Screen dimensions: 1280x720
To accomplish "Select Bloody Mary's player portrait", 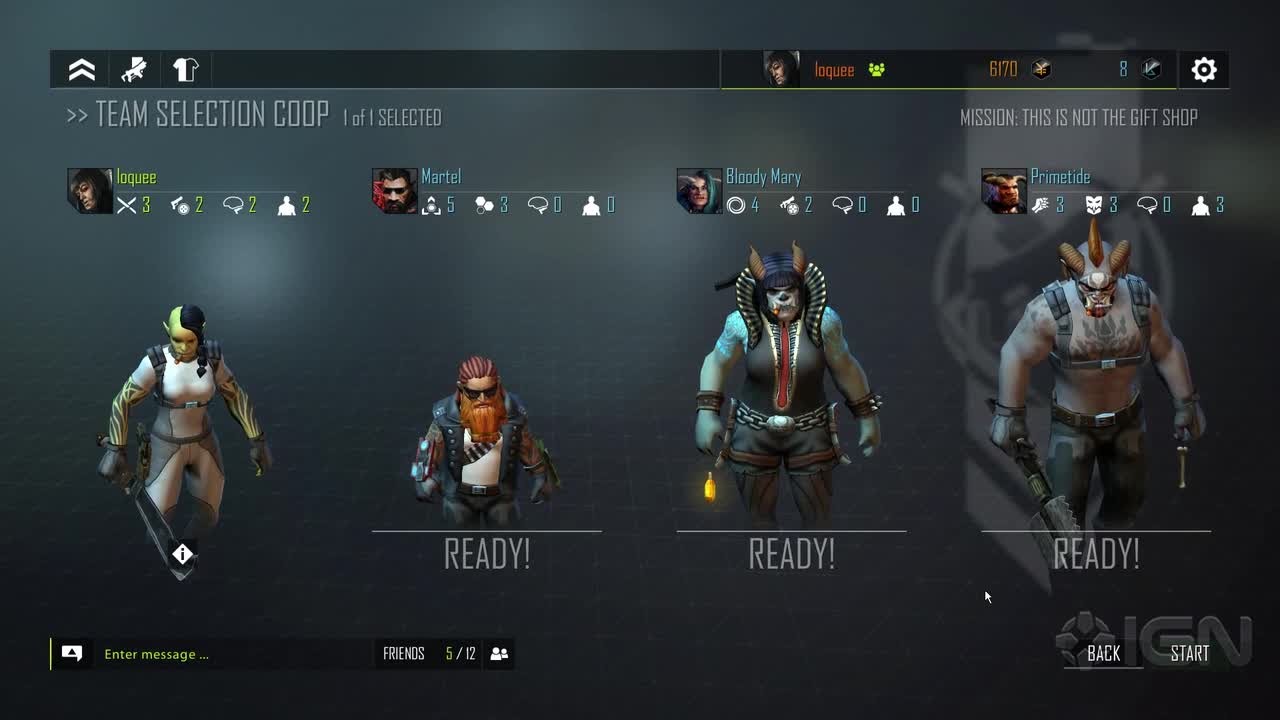I will [x=699, y=191].
